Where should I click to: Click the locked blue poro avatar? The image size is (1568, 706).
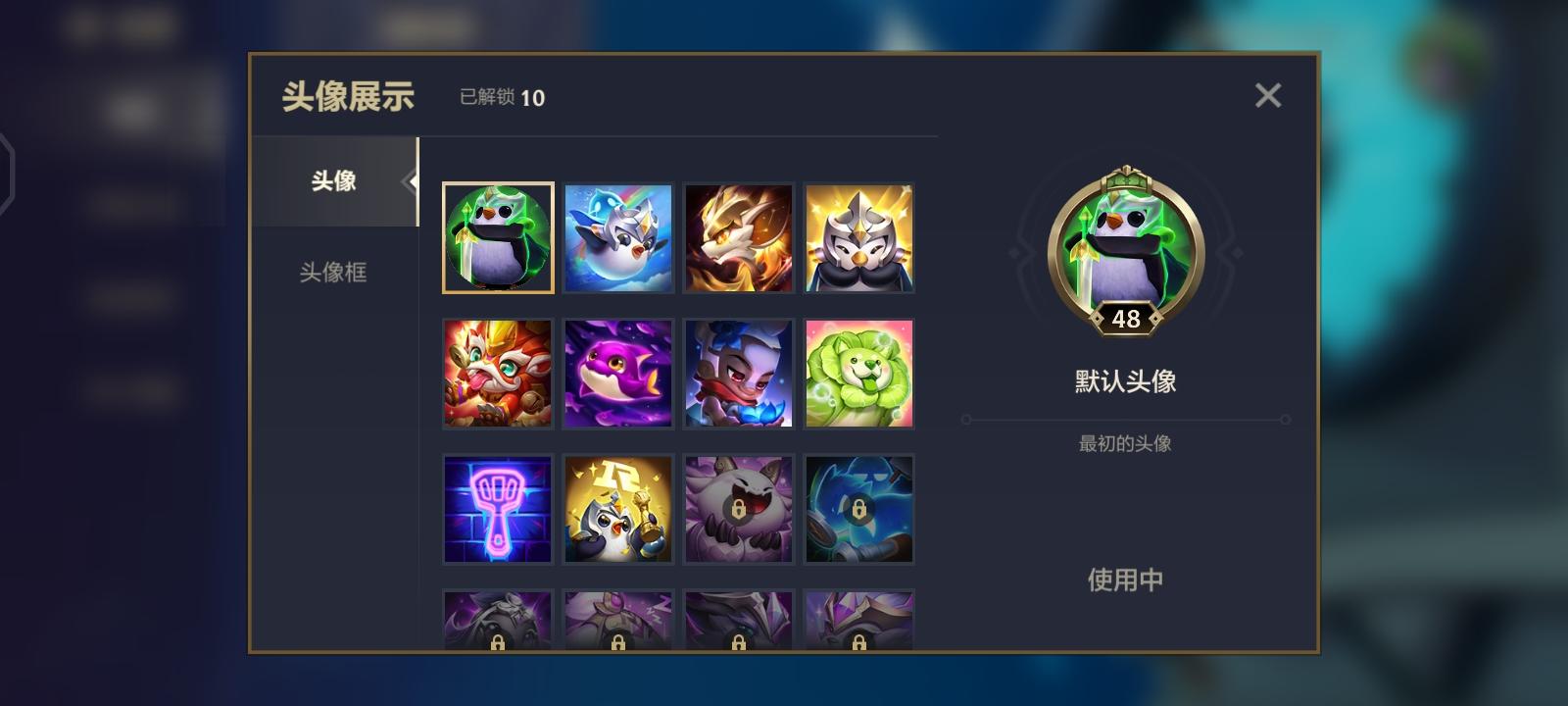click(x=859, y=508)
